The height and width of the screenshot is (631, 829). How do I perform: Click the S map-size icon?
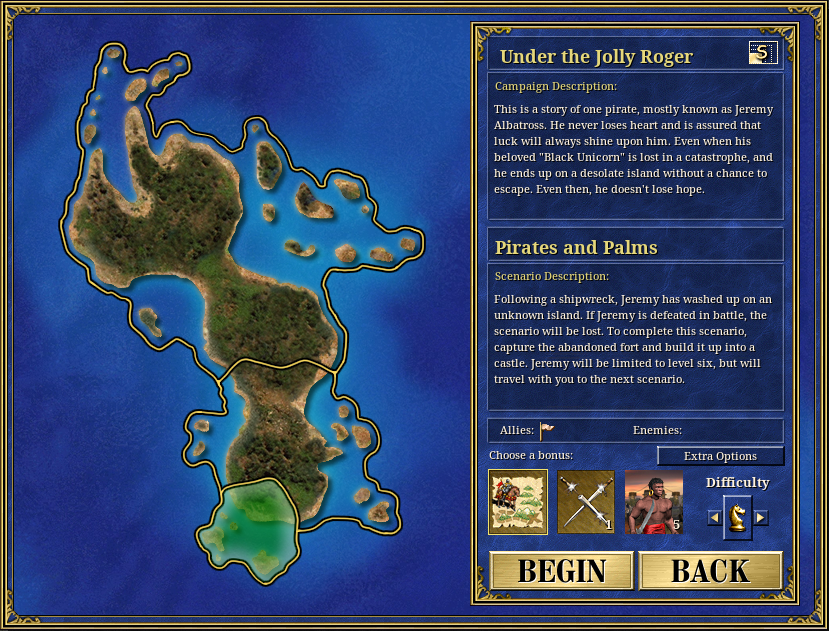click(x=761, y=54)
